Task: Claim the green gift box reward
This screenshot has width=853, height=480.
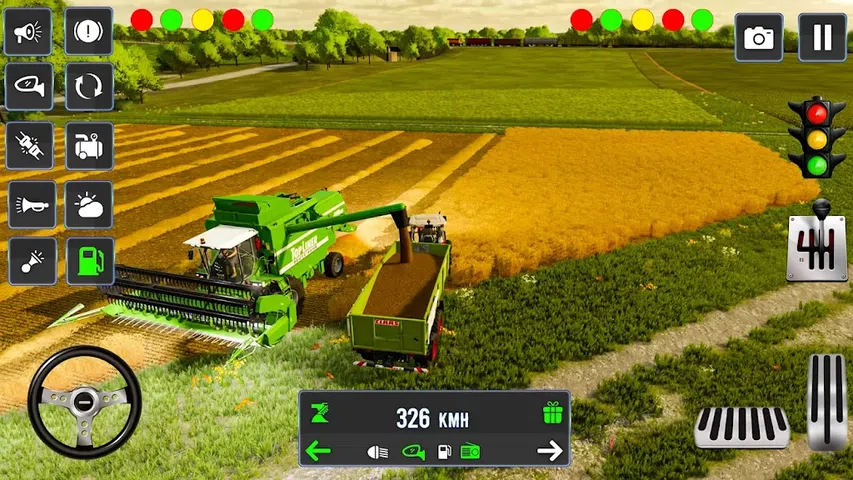Action: [x=552, y=413]
